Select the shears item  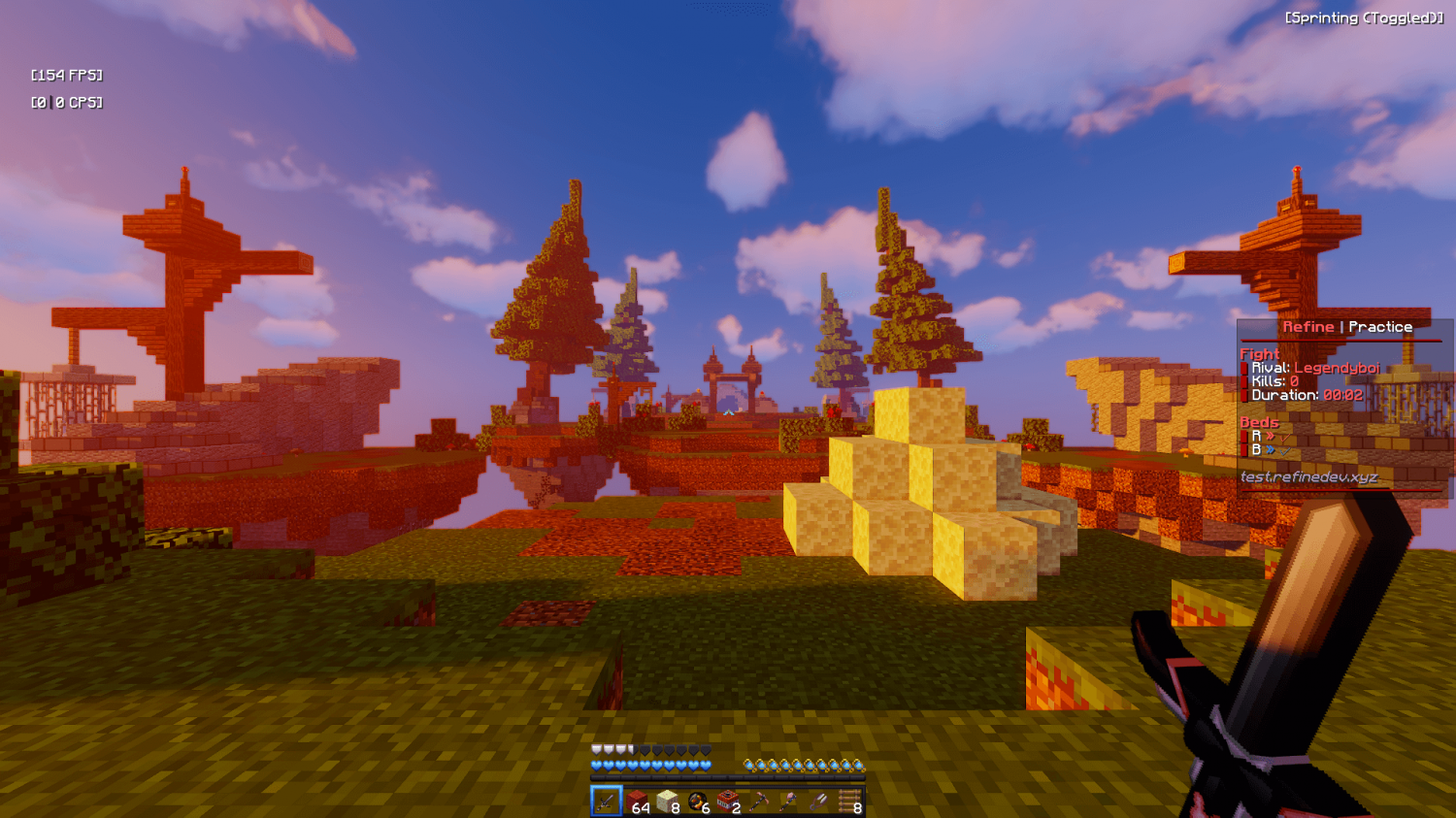[x=819, y=803]
